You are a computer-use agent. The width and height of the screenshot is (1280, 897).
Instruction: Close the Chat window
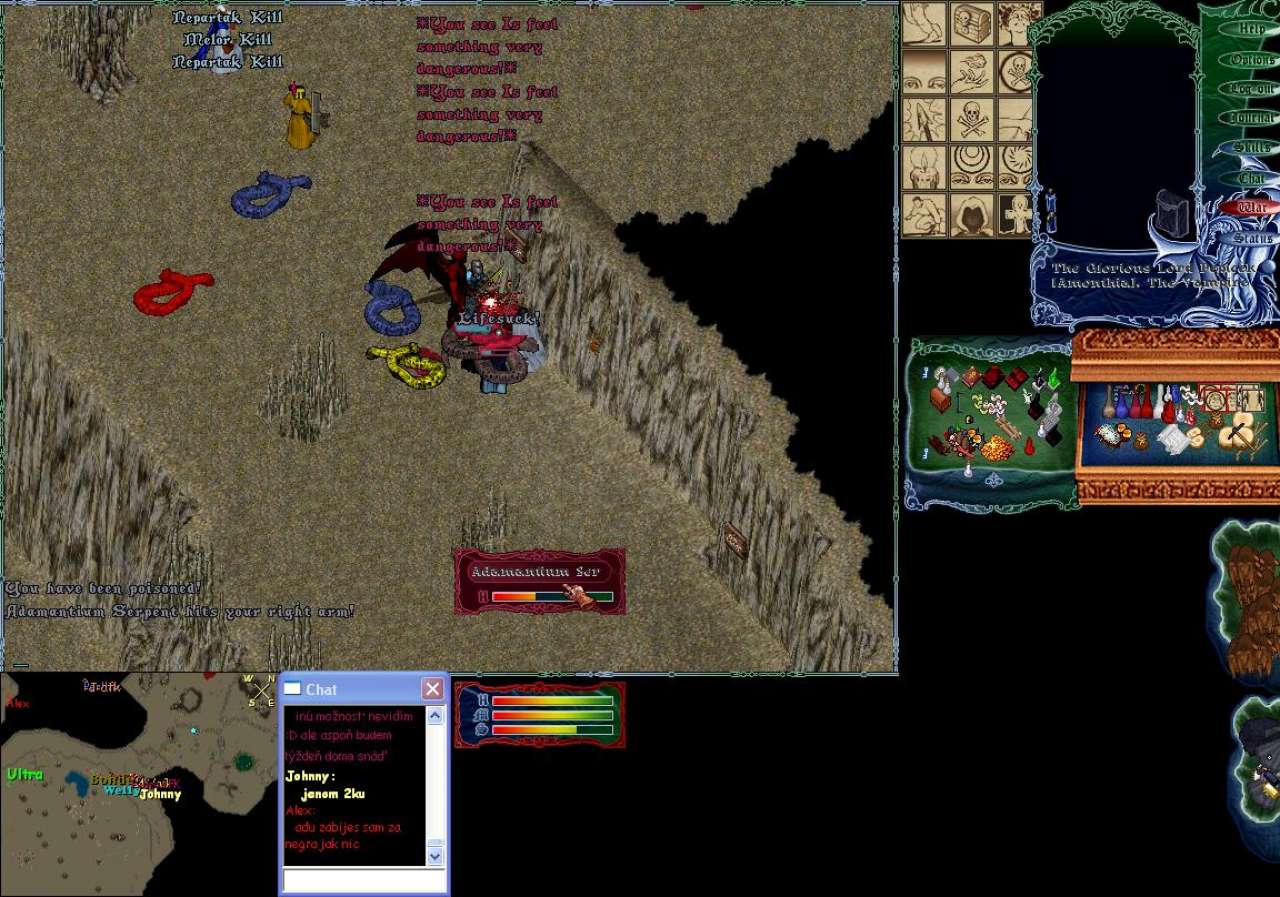click(432, 689)
